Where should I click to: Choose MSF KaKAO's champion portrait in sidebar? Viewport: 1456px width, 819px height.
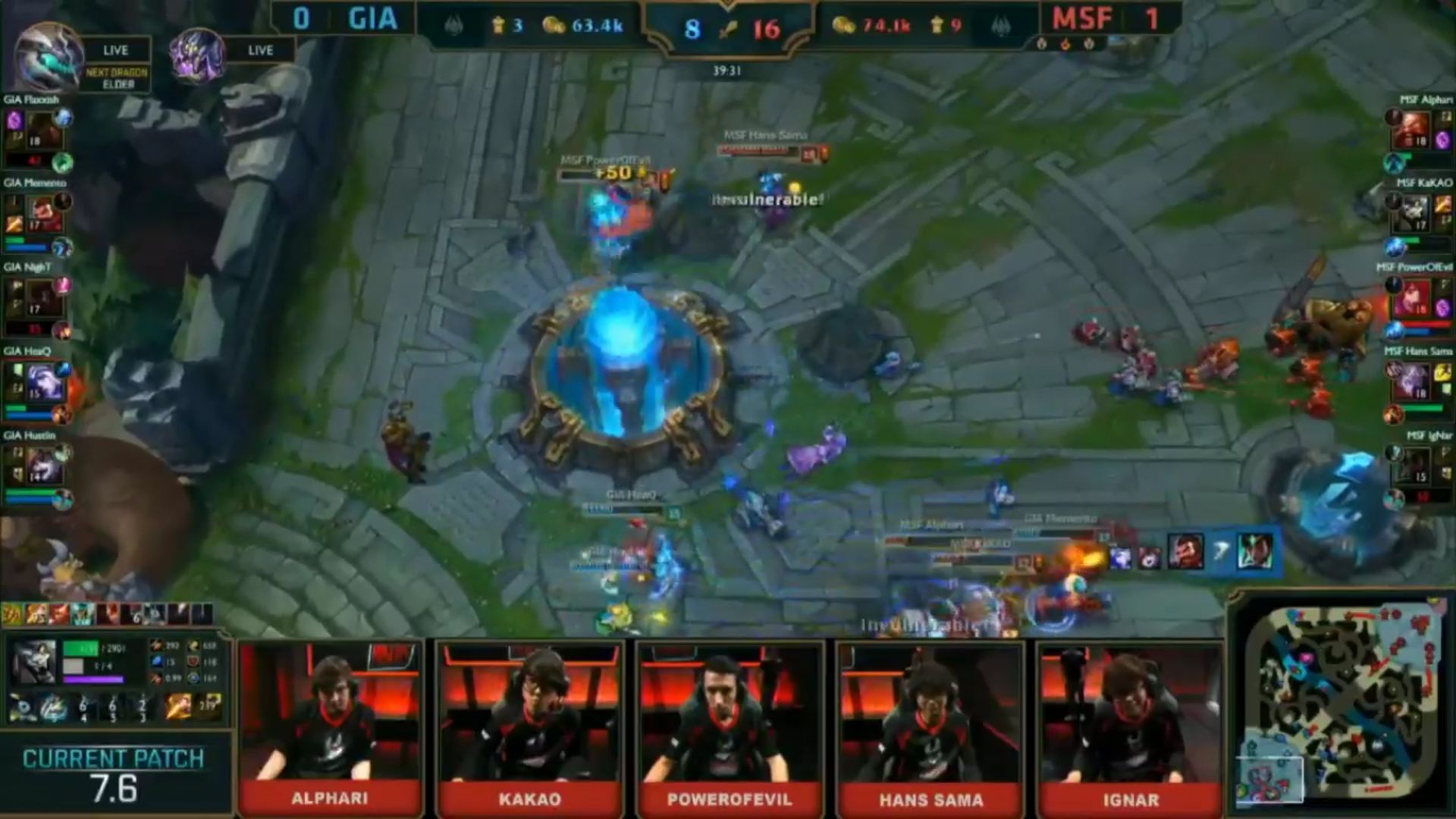pyautogui.click(x=1413, y=214)
